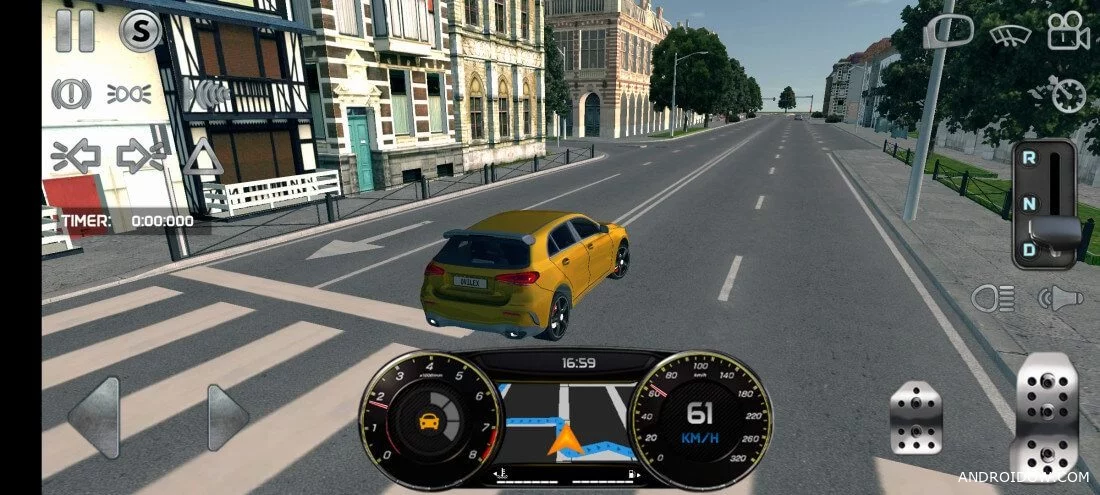Turn on the windshield wipers

tap(1010, 33)
